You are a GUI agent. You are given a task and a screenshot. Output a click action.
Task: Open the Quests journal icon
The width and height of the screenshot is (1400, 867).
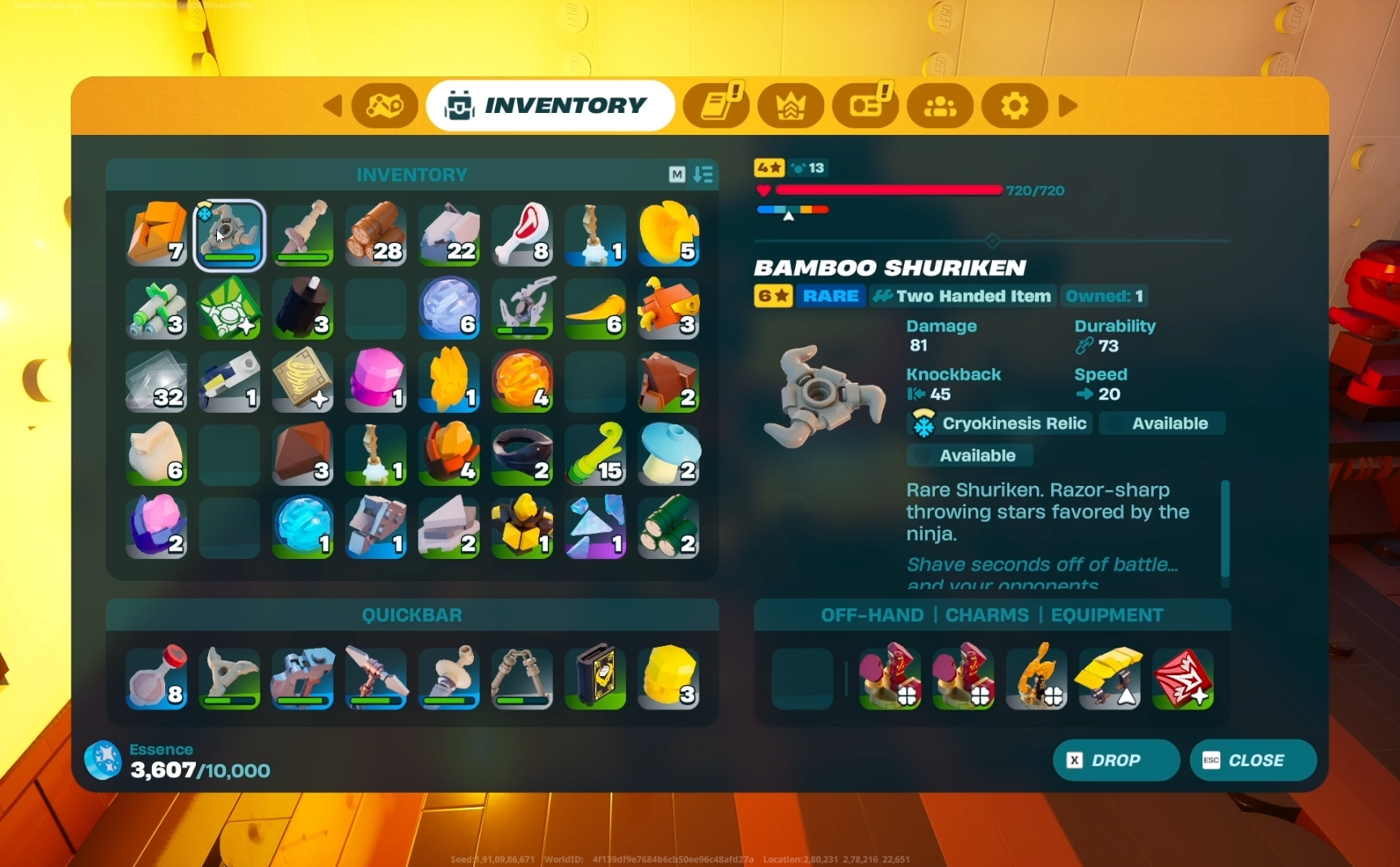[x=716, y=106]
